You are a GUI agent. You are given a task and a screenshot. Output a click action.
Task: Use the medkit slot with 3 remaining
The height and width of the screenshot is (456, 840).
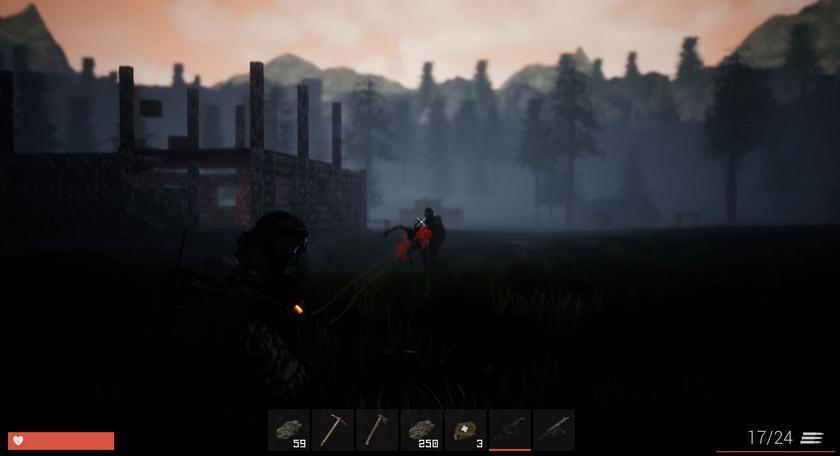[x=465, y=429]
